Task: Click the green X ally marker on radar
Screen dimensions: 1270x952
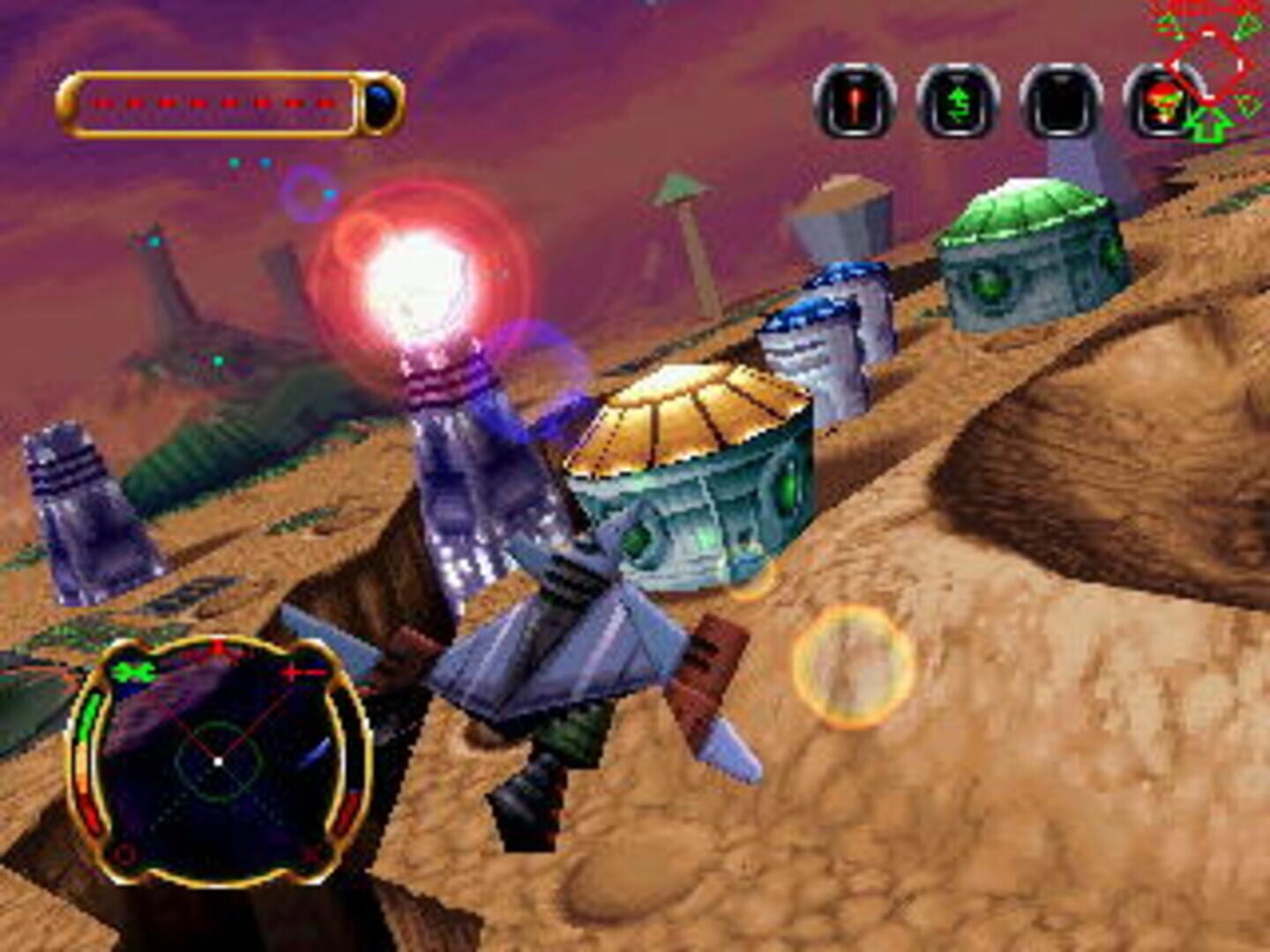Action: click(134, 670)
